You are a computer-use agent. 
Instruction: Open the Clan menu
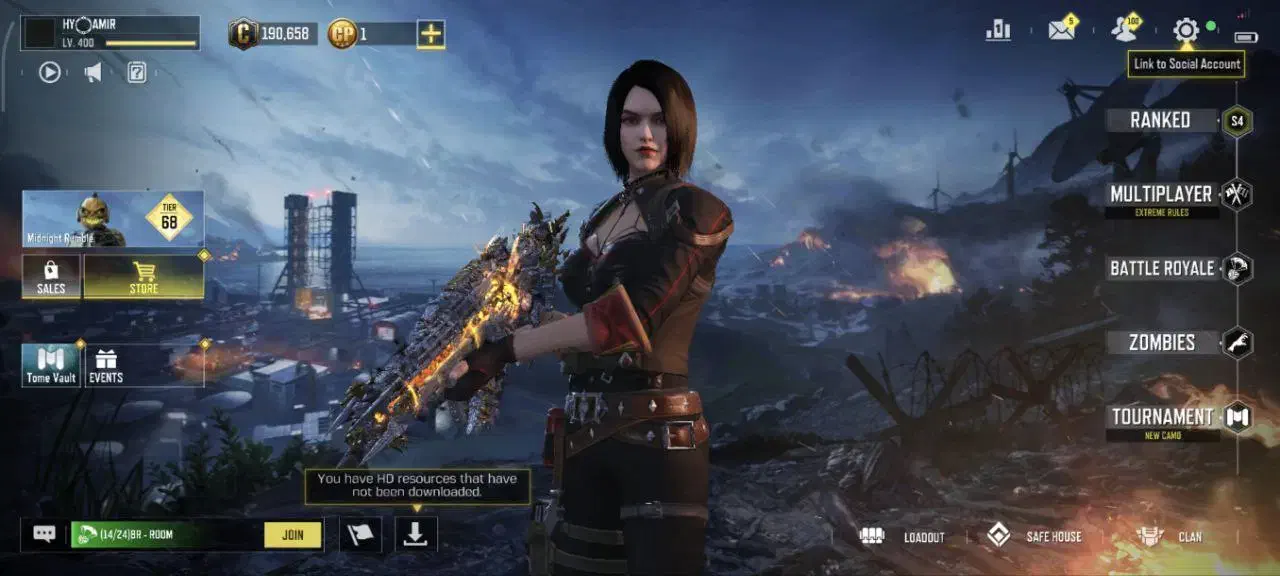click(x=1170, y=537)
